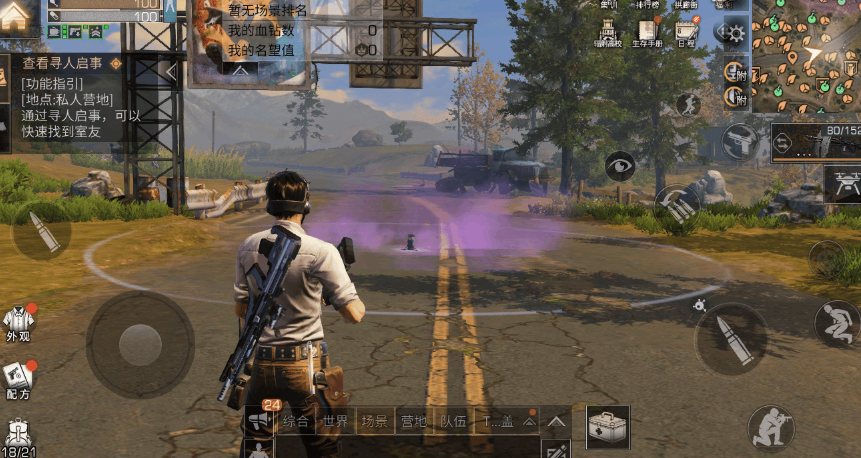The image size is (861, 458).
Task: Switch chat to the 队伍 tab
Action: coord(452,422)
